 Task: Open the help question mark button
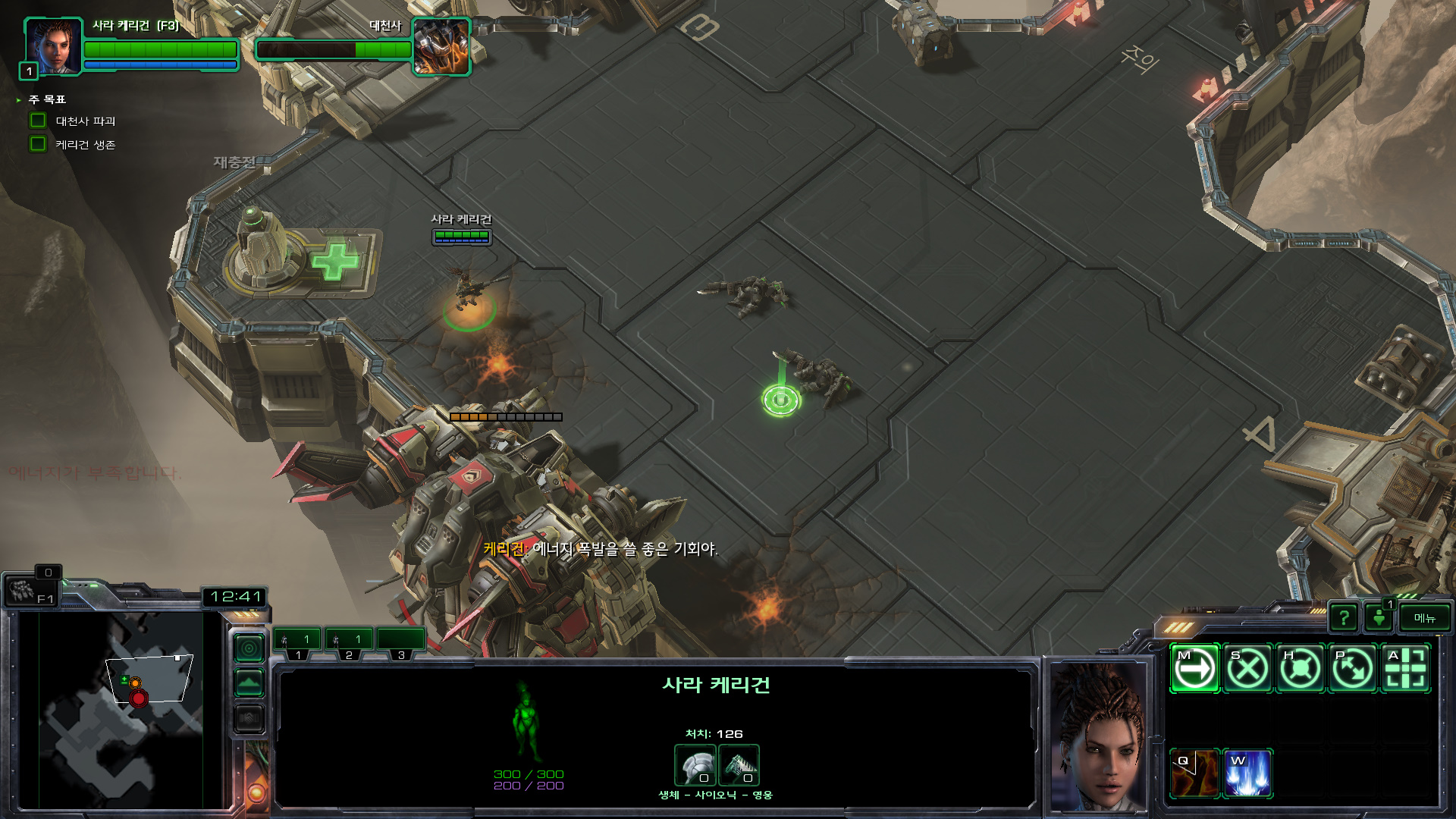pyautogui.click(x=1343, y=618)
